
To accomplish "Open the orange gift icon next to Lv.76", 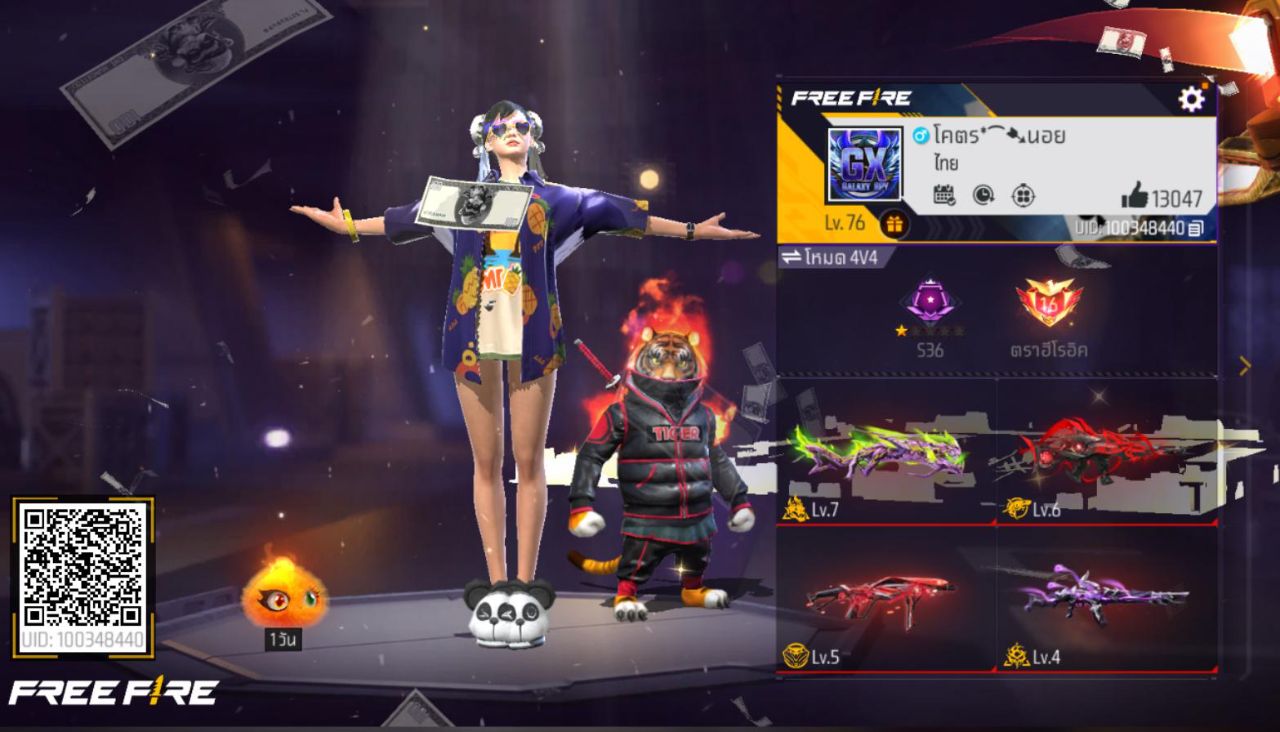I will [893, 225].
